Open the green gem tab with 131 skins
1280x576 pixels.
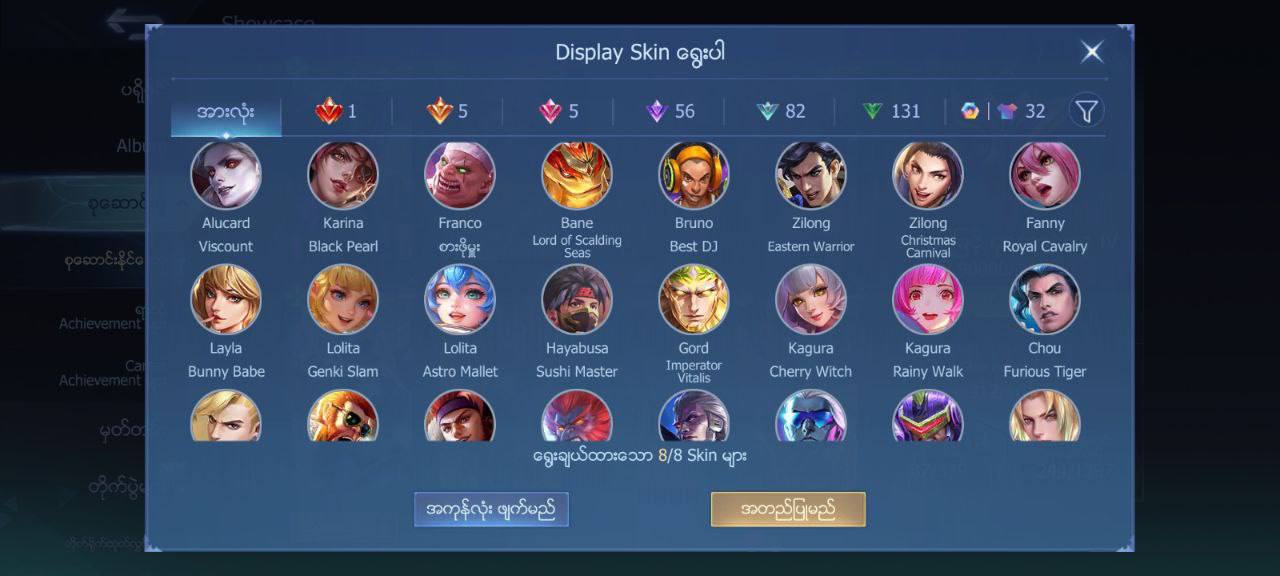pyautogui.click(x=891, y=111)
